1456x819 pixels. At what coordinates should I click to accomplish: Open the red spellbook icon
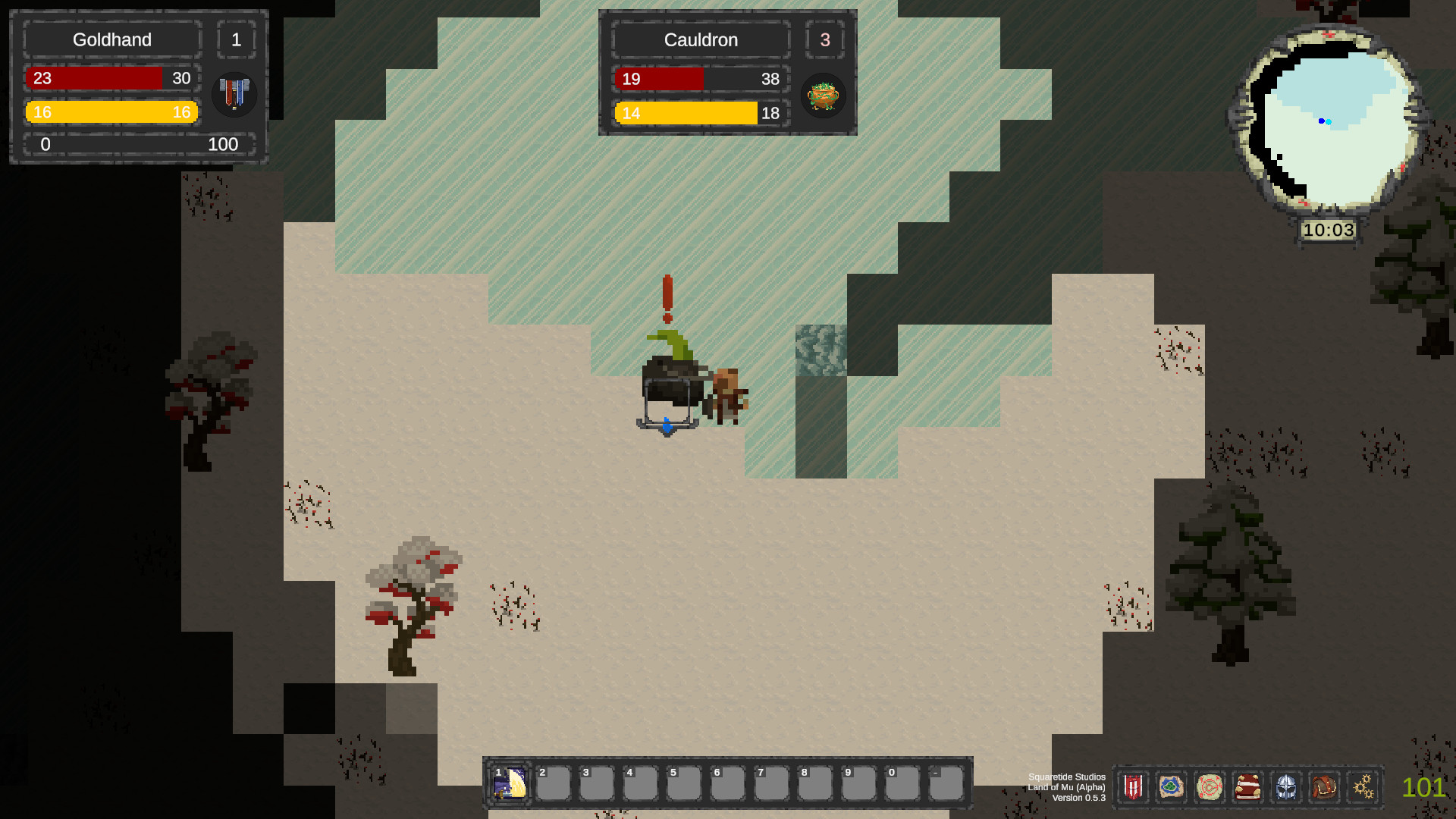pyautogui.click(x=1247, y=787)
